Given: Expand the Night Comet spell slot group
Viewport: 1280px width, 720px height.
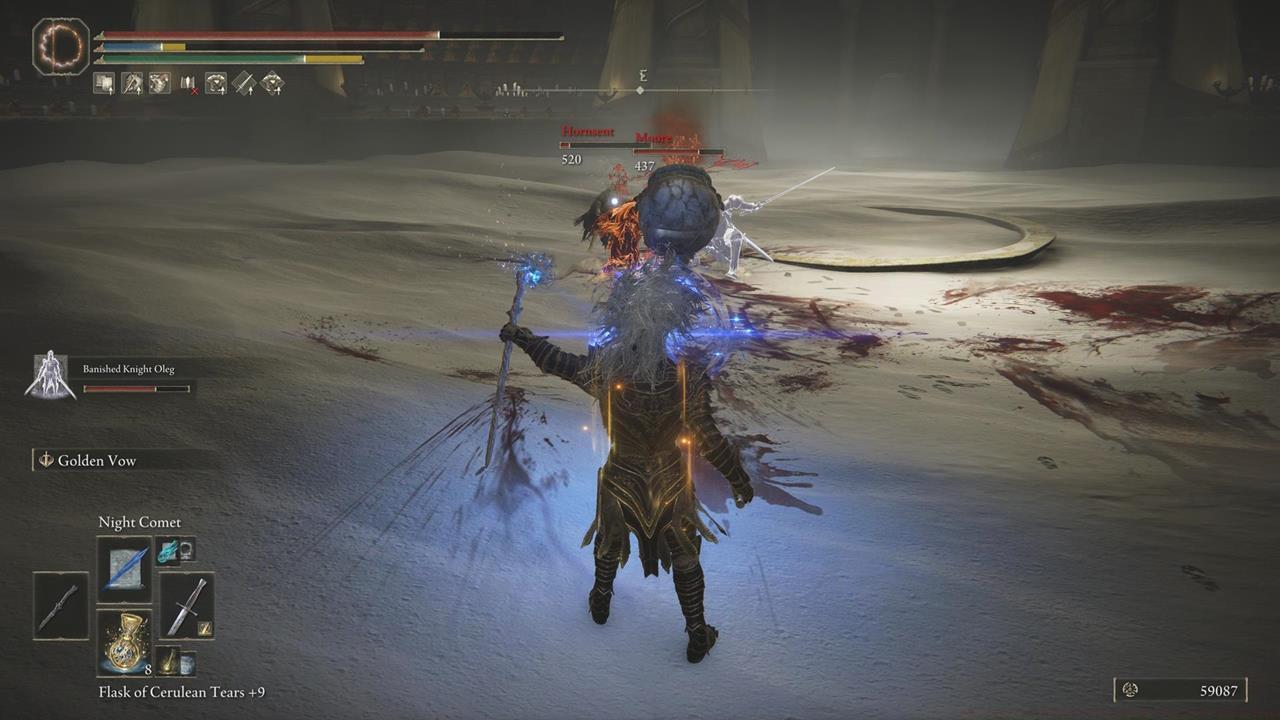Looking at the screenshot, I should click(172, 551).
